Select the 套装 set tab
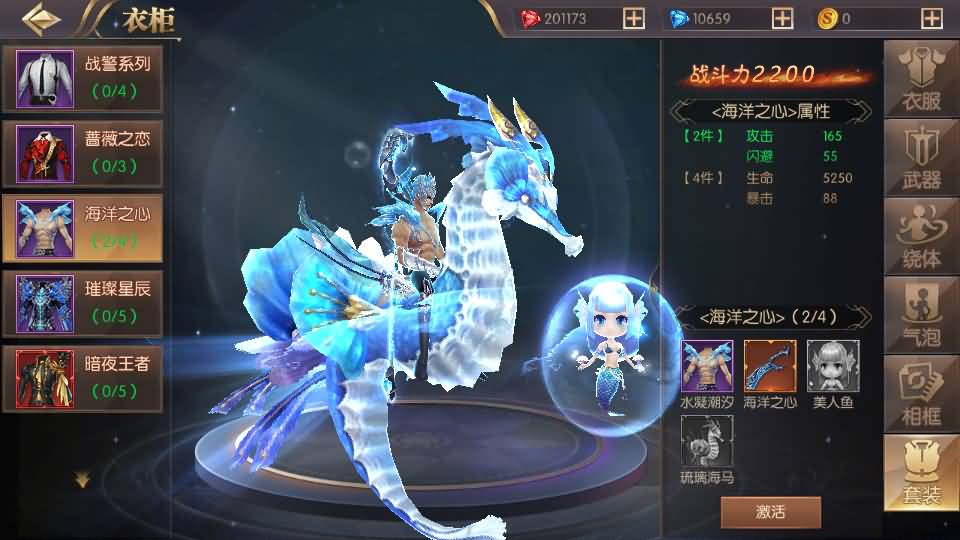 click(x=921, y=472)
